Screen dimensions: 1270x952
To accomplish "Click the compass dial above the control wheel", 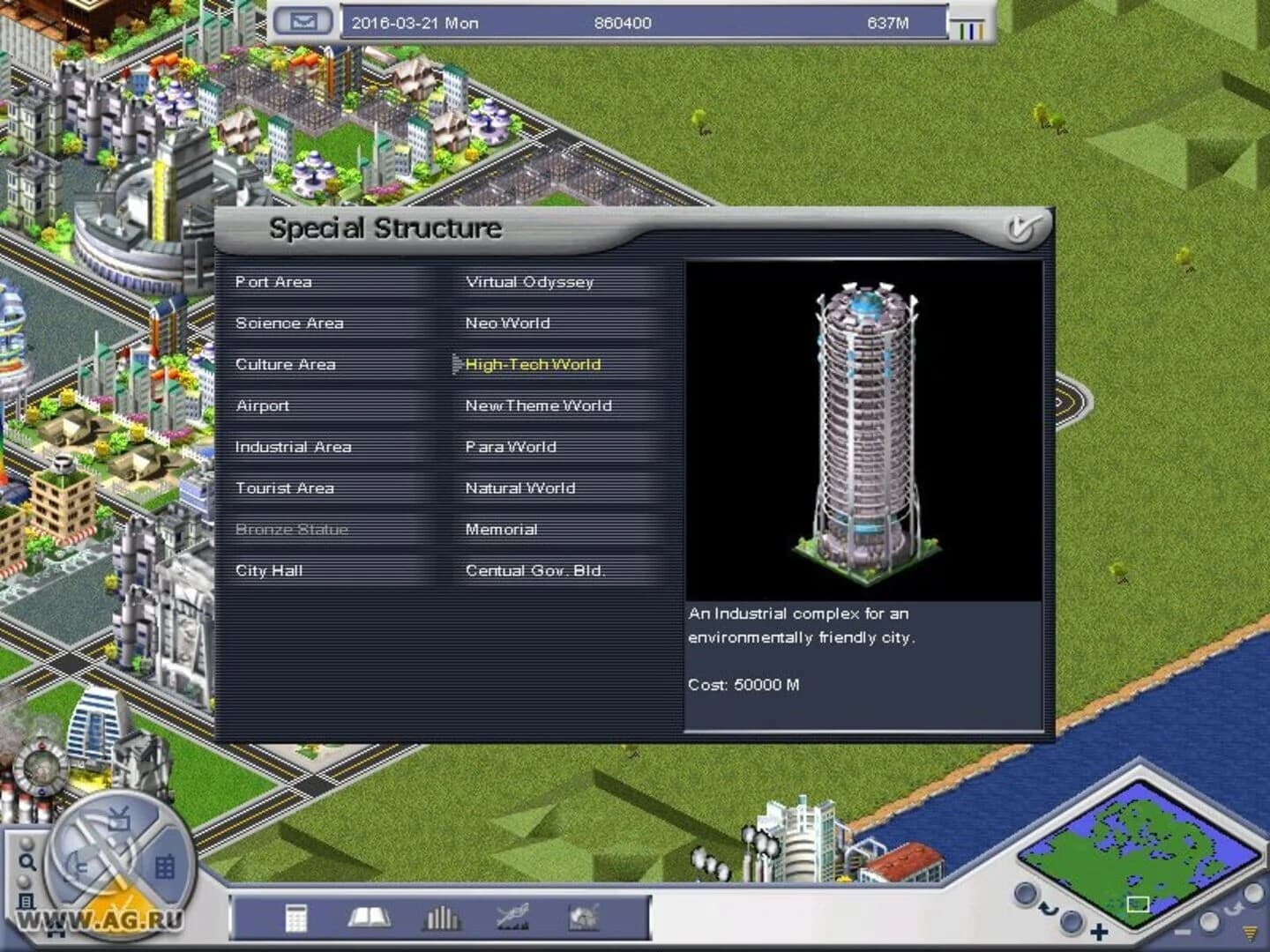I will point(40,770).
